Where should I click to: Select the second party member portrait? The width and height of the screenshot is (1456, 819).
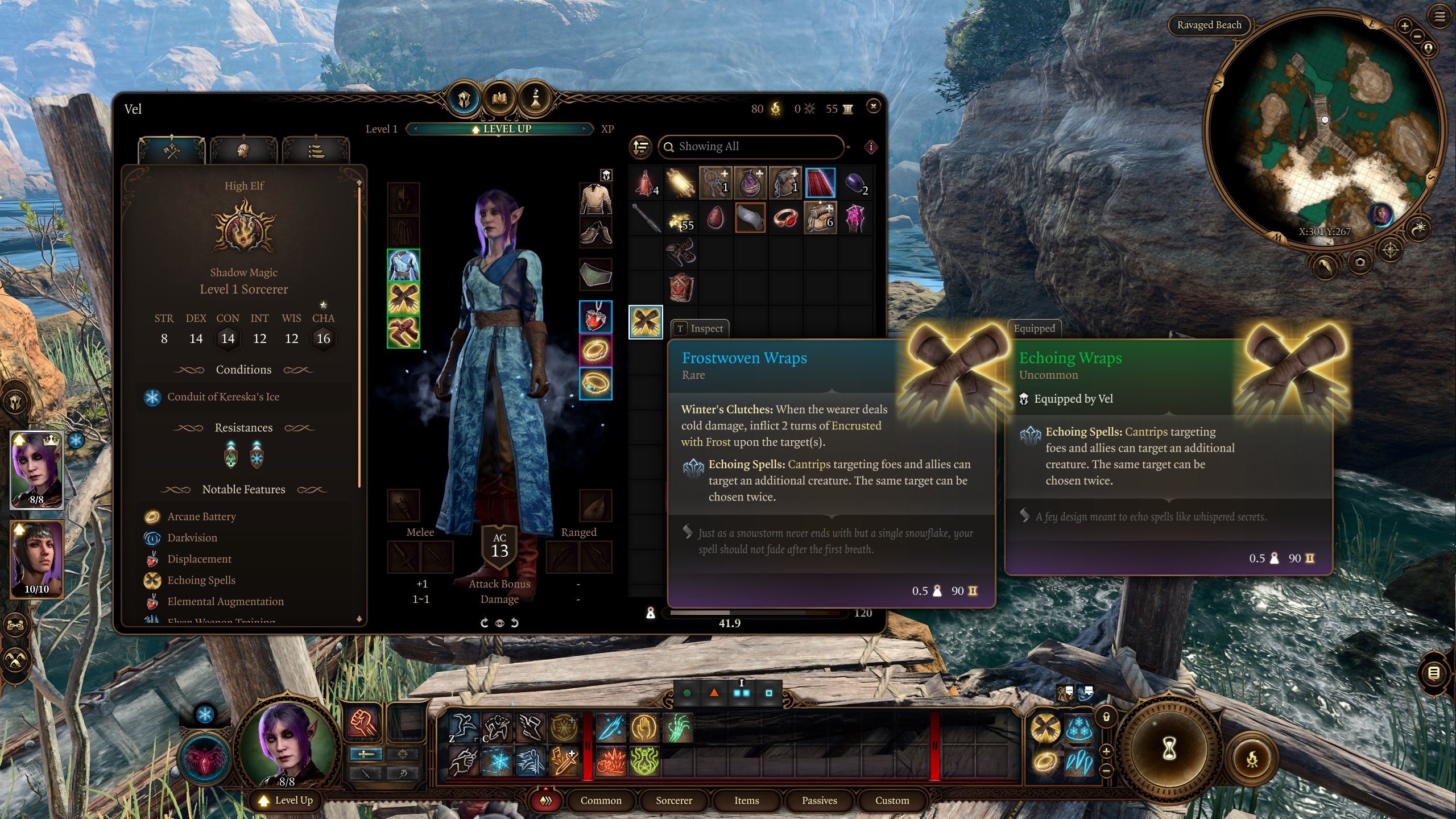coord(37,559)
